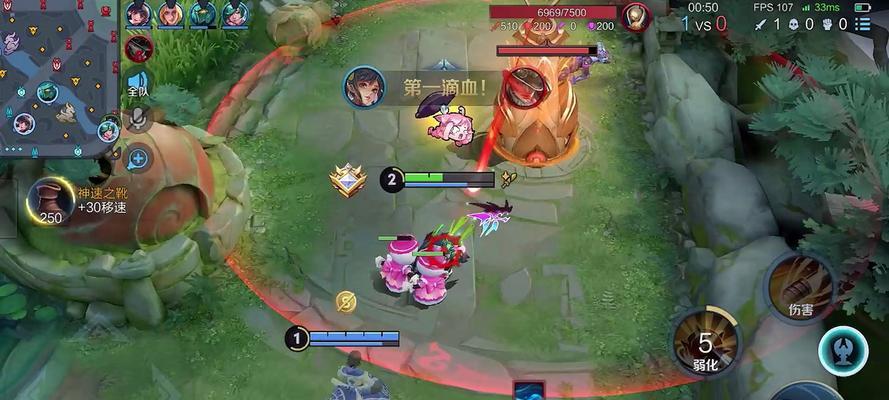Tap the gold S rune badge
Image resolution: width=889 pixels, height=400 pixels.
coord(345,302)
